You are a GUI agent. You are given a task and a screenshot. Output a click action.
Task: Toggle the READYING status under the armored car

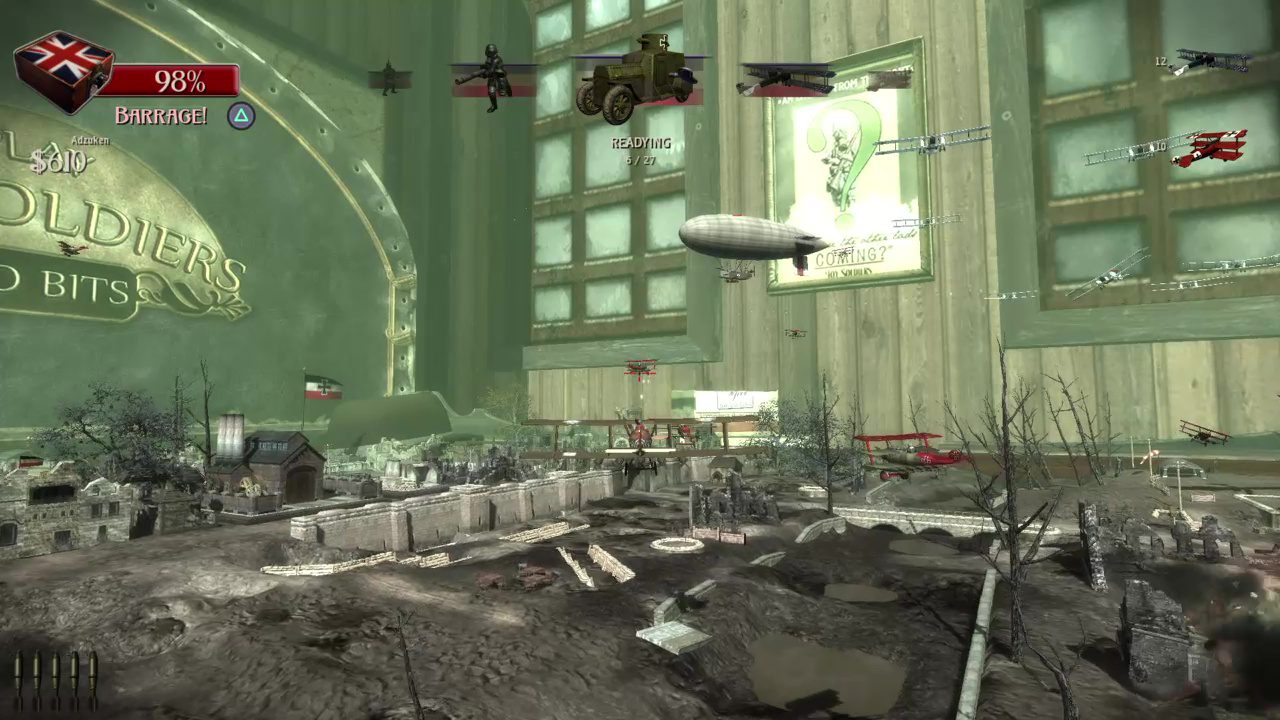(640, 145)
